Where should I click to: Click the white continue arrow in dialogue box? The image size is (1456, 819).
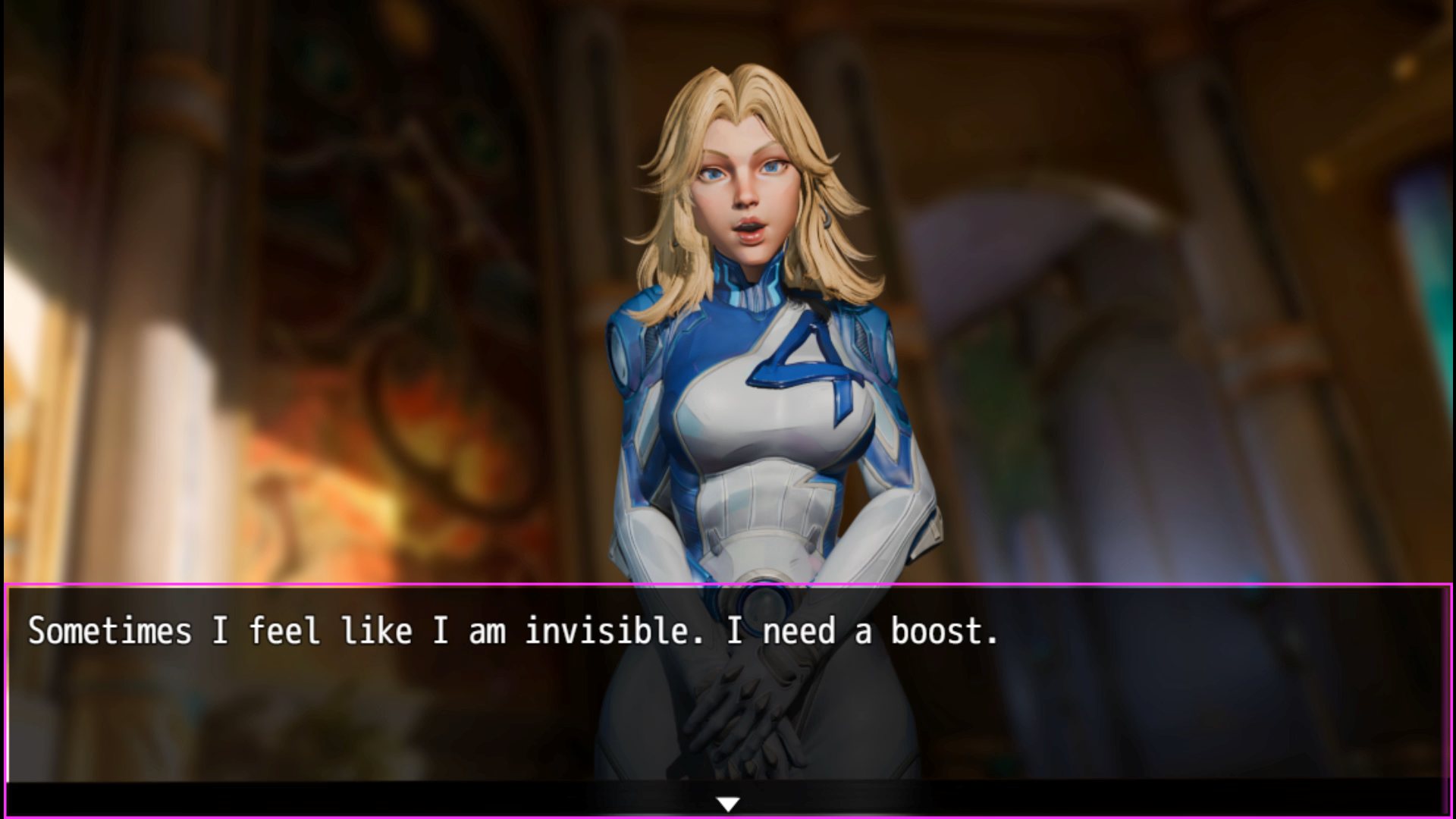point(728,804)
